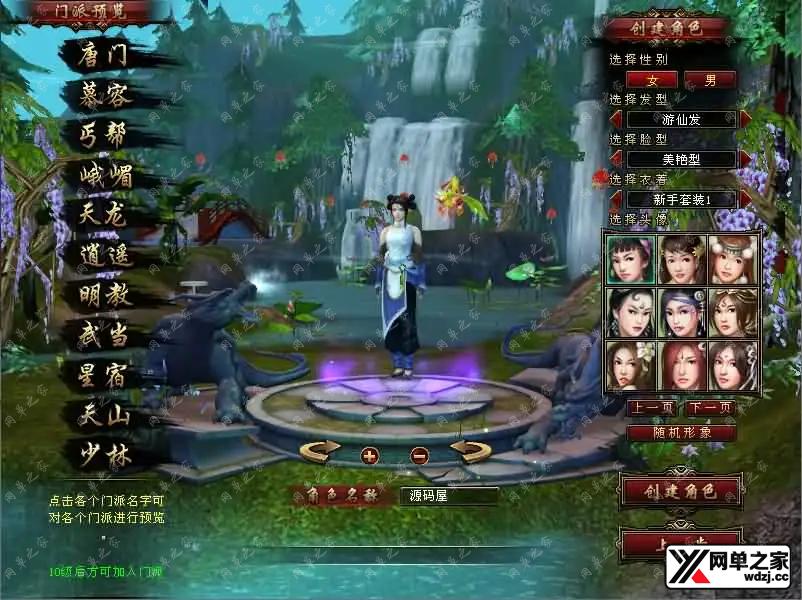Viewport: 802px width, 600px height.
Task: Go to next portrait page 下一页
Action: point(710,408)
